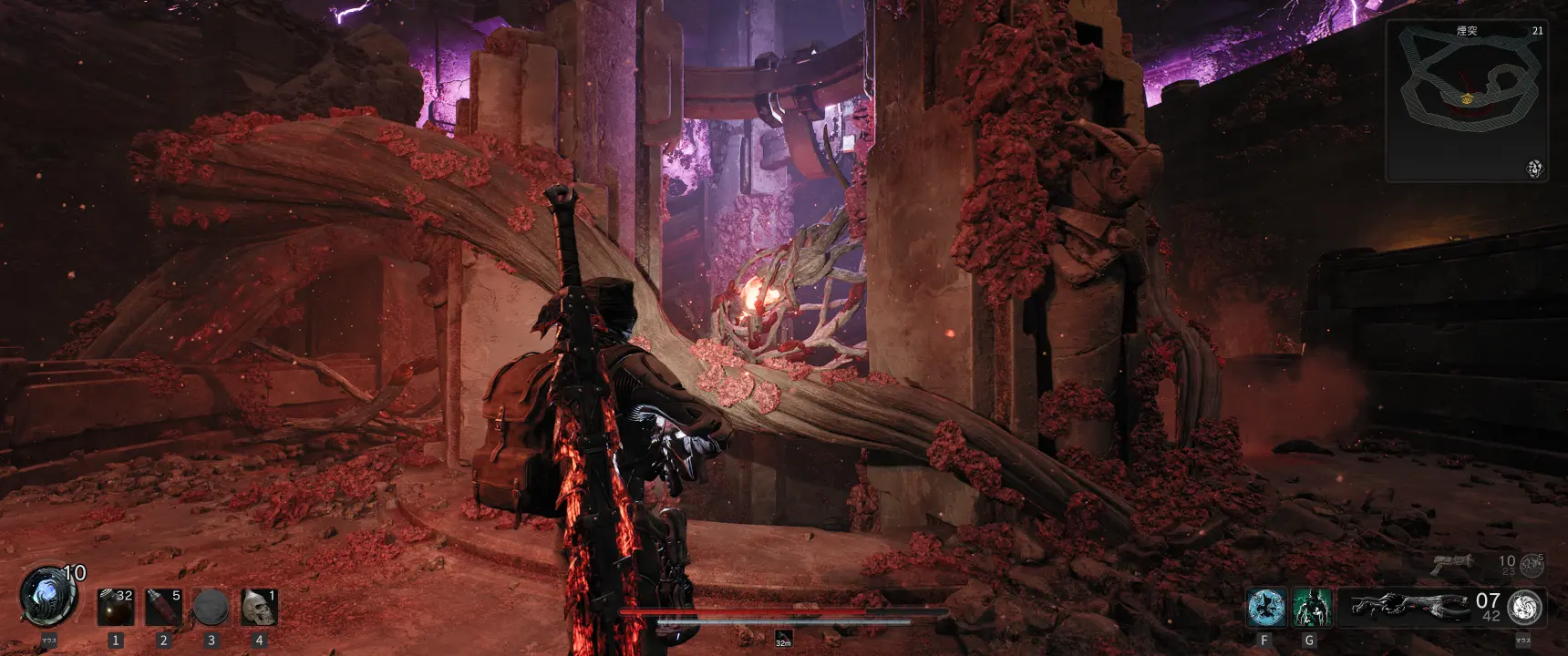Viewport: 1568px width, 656px height.
Task: Click the yellow player marker on minimap
Action: [1467, 98]
